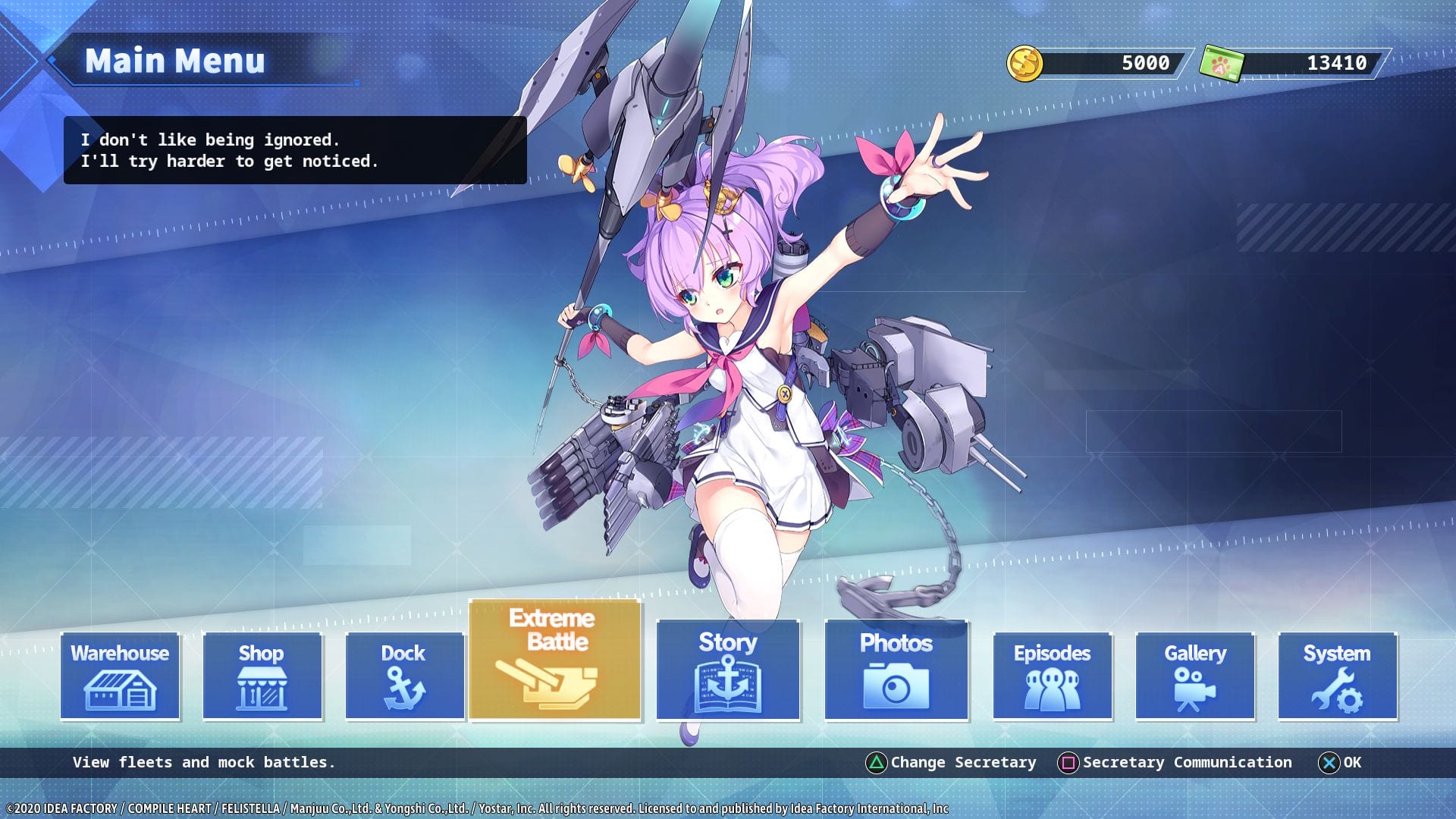This screenshot has height=819, width=1456.
Task: Enter the Shop
Action: (262, 676)
